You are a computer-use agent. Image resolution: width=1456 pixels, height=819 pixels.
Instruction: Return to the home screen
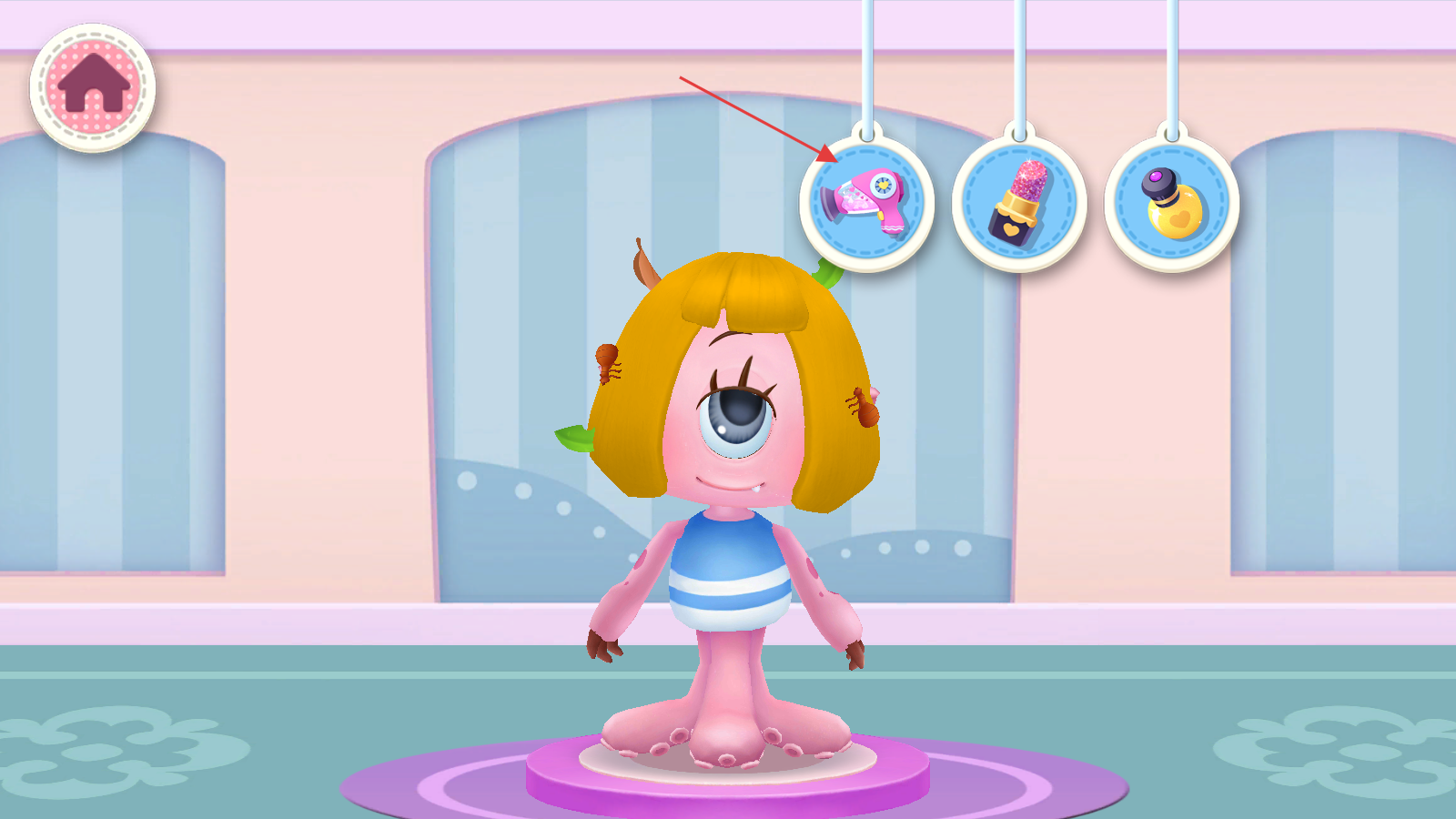[x=92, y=87]
